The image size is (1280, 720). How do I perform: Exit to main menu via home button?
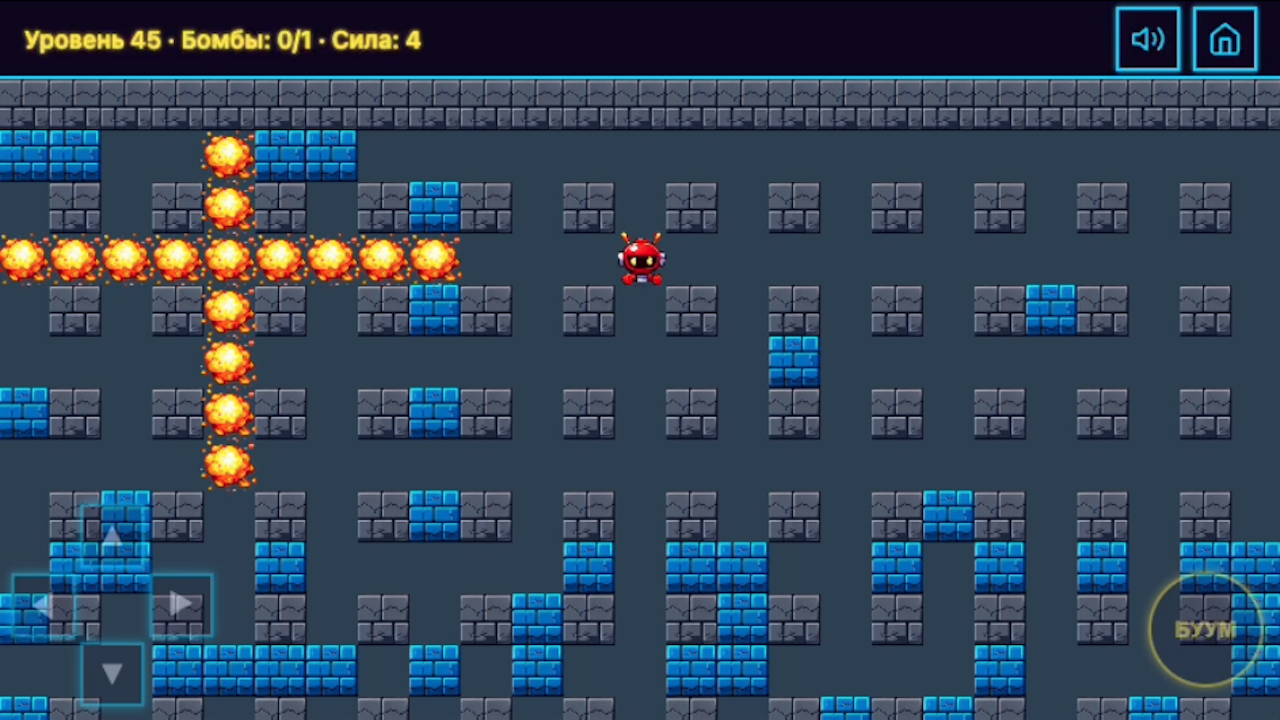pos(1224,39)
